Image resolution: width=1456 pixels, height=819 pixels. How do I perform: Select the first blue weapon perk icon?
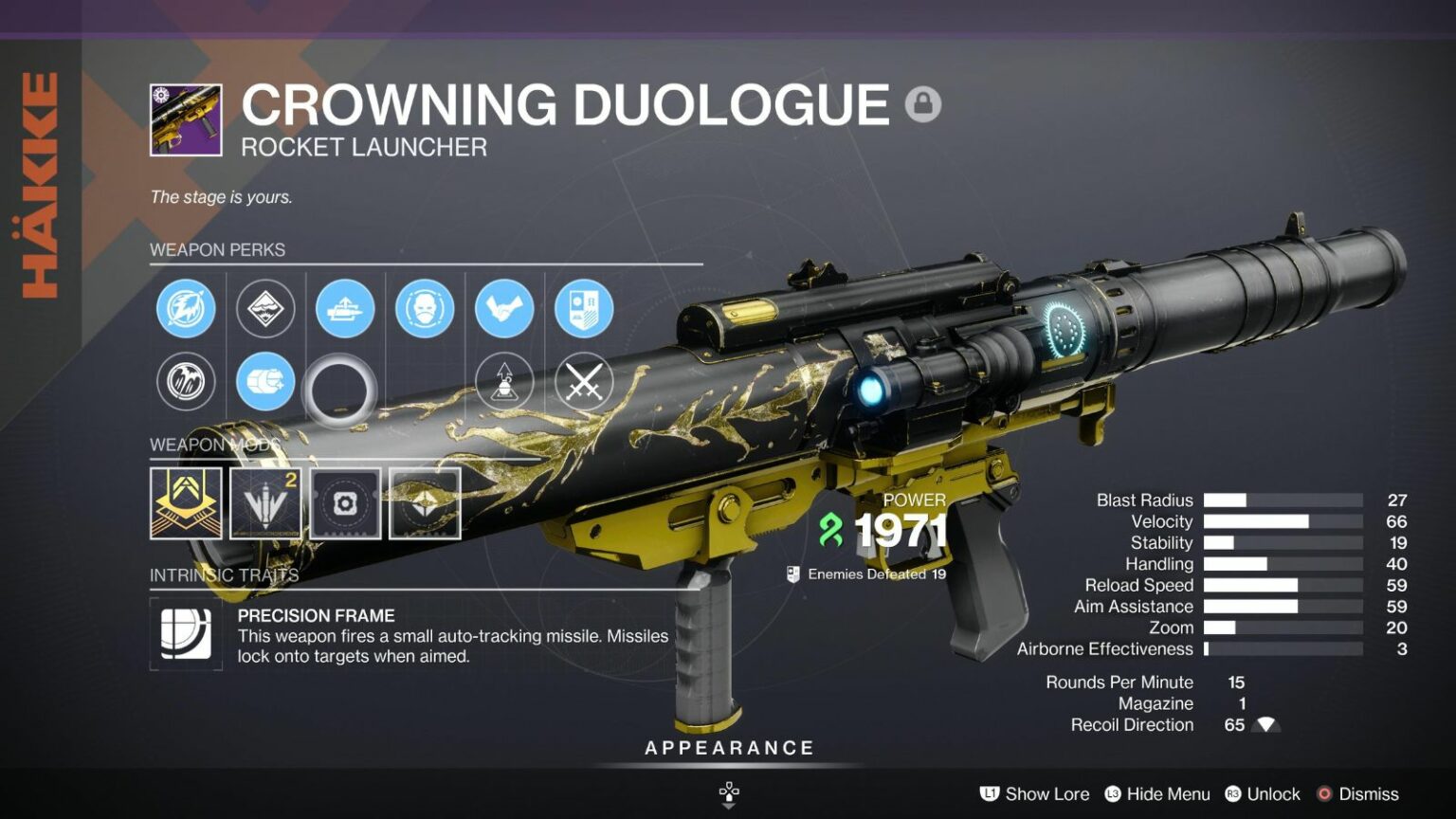186,309
